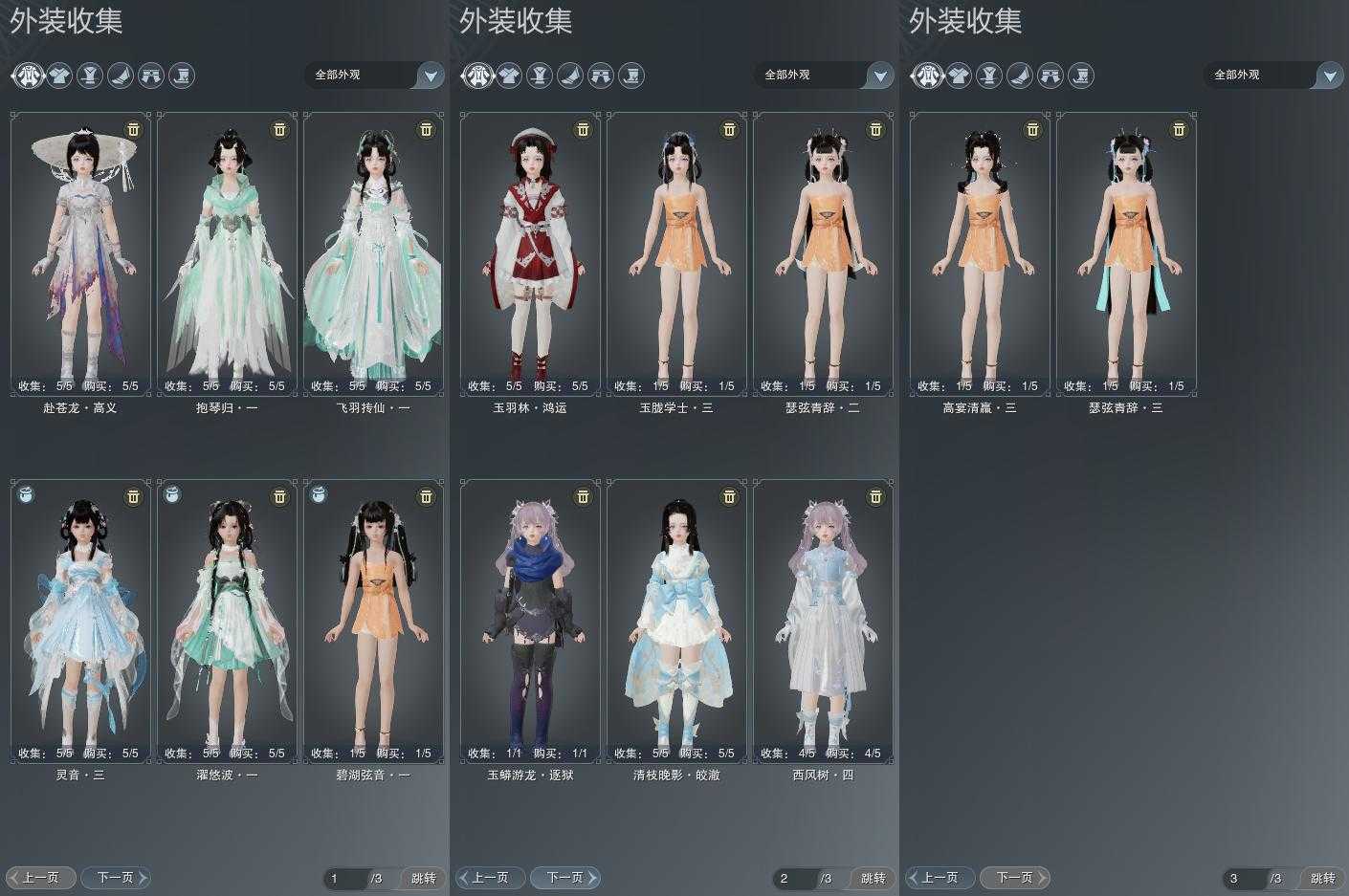This screenshot has height=896, width=1349.
Task: Open the 玉胧学士·三 outfit card
Action: [x=676, y=253]
